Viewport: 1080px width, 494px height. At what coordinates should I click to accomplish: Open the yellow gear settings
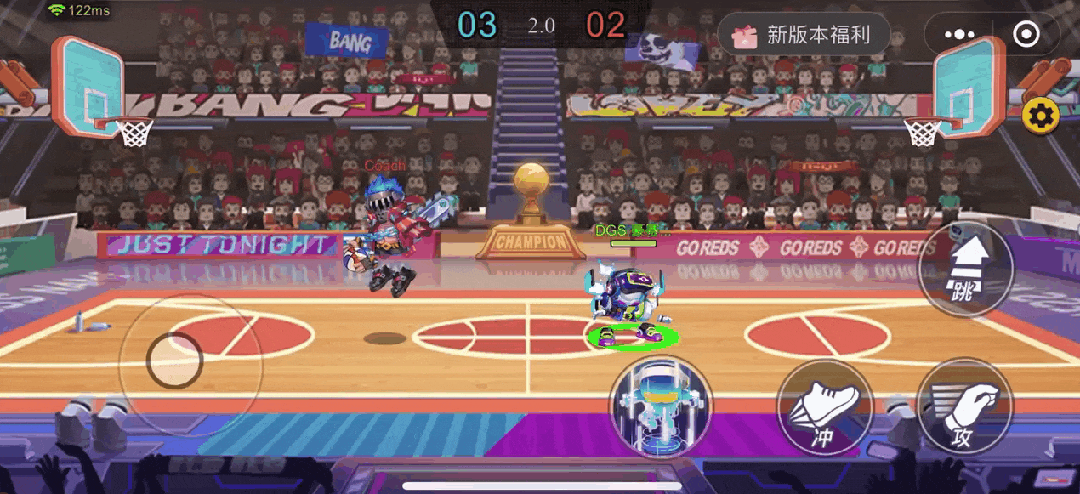(1041, 117)
